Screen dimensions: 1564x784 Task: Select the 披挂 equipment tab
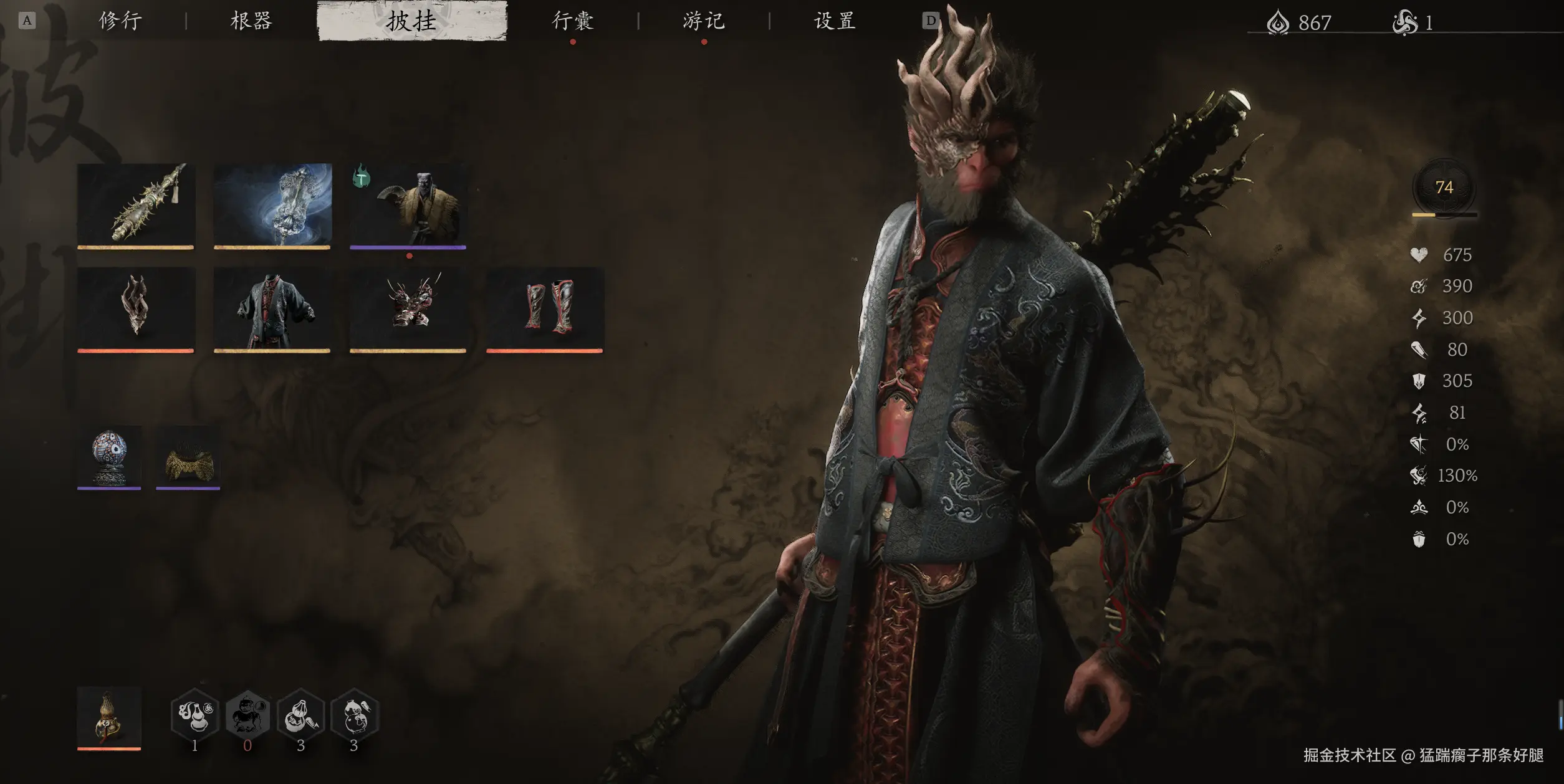(411, 21)
